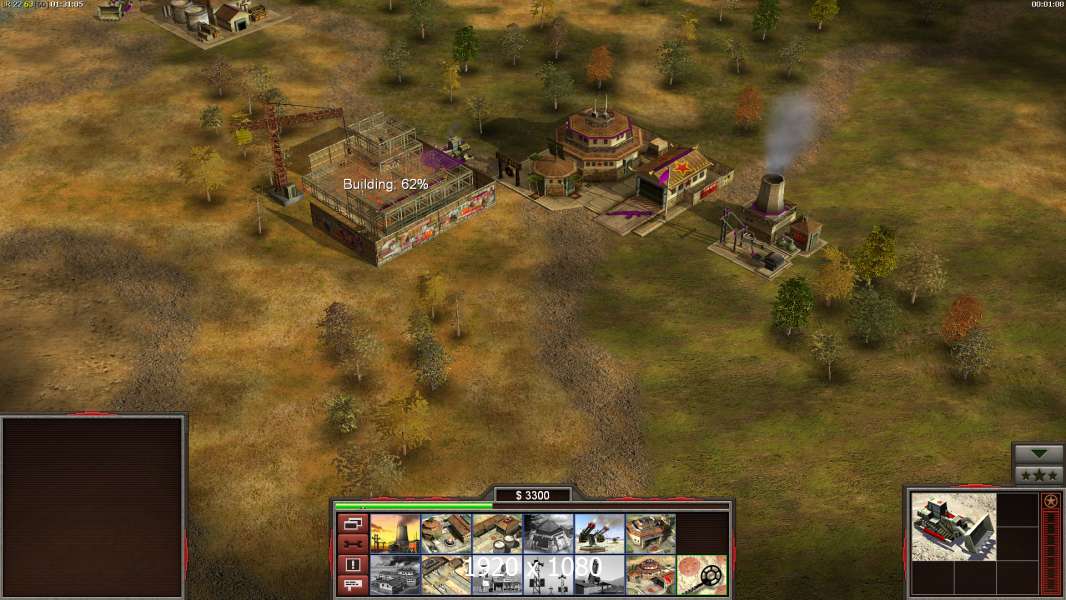This screenshot has height=600, width=1066.
Task: Select the Airfield runway build icon
Action: 446,575
